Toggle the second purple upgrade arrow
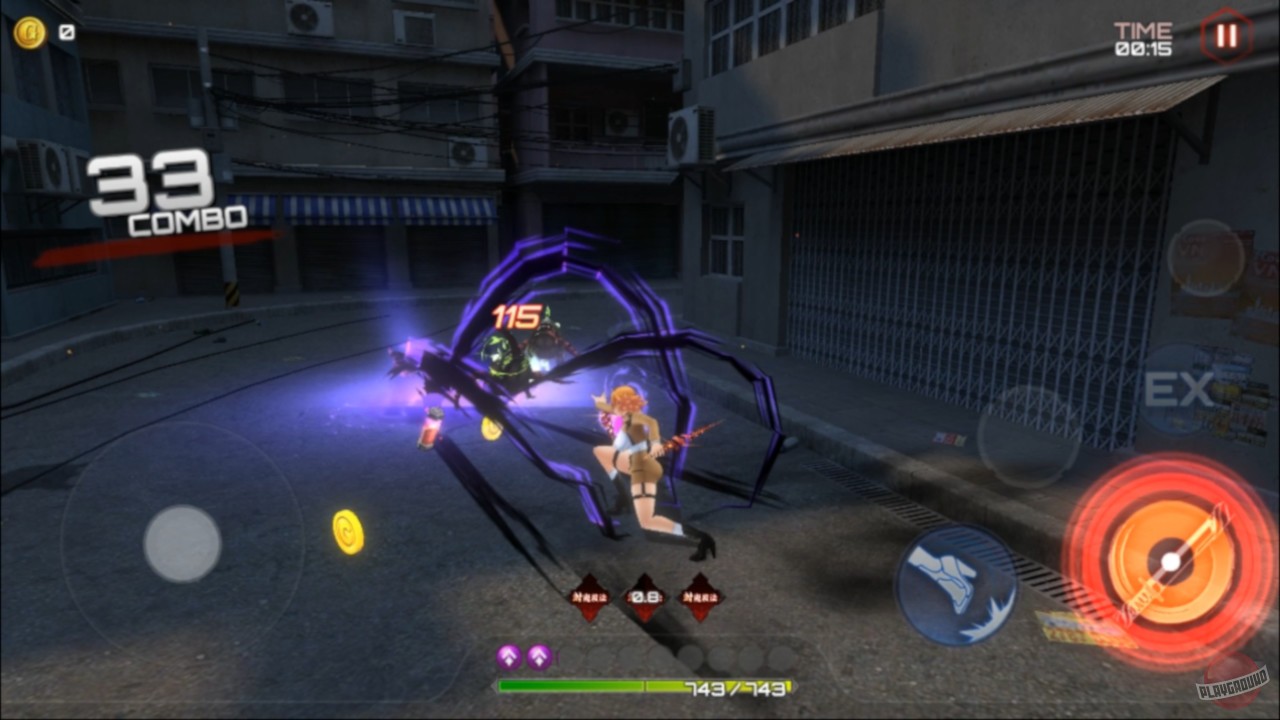 pyautogui.click(x=537, y=657)
